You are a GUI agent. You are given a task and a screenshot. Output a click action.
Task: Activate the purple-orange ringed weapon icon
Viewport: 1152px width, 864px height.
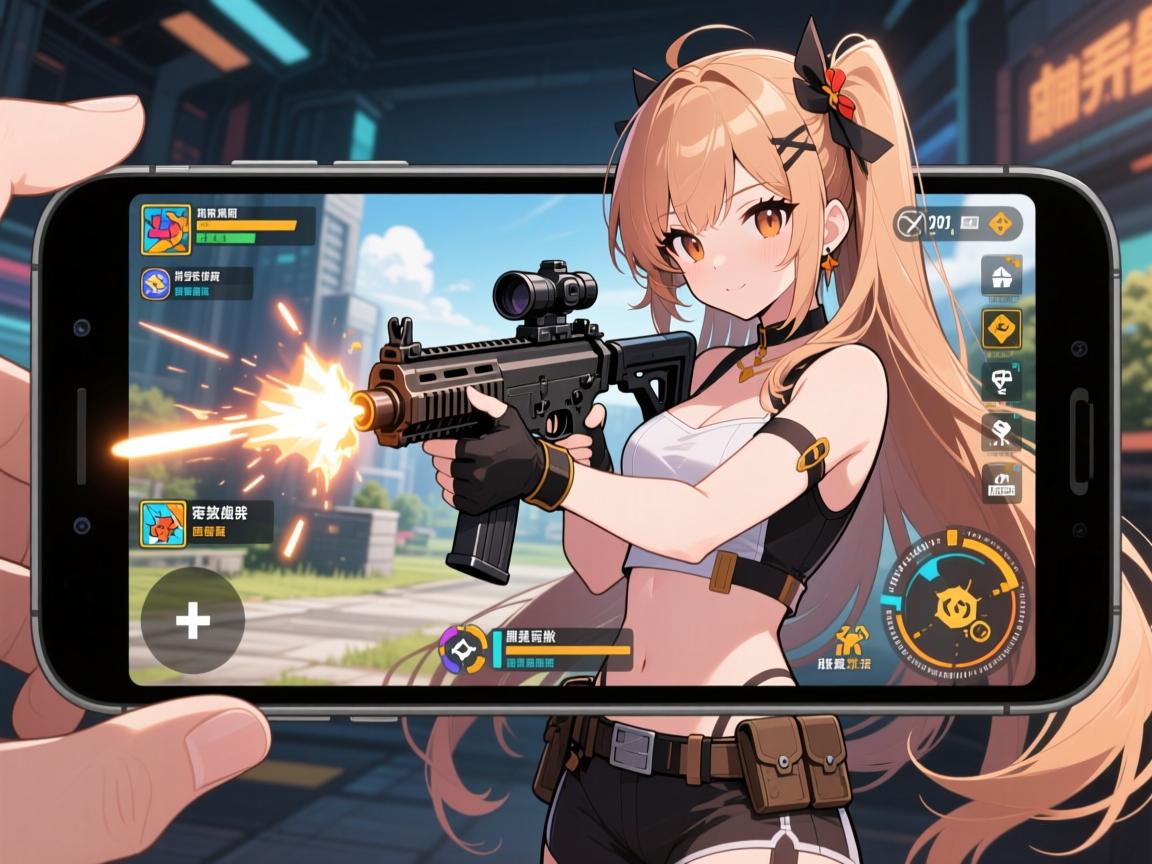[x=463, y=649]
